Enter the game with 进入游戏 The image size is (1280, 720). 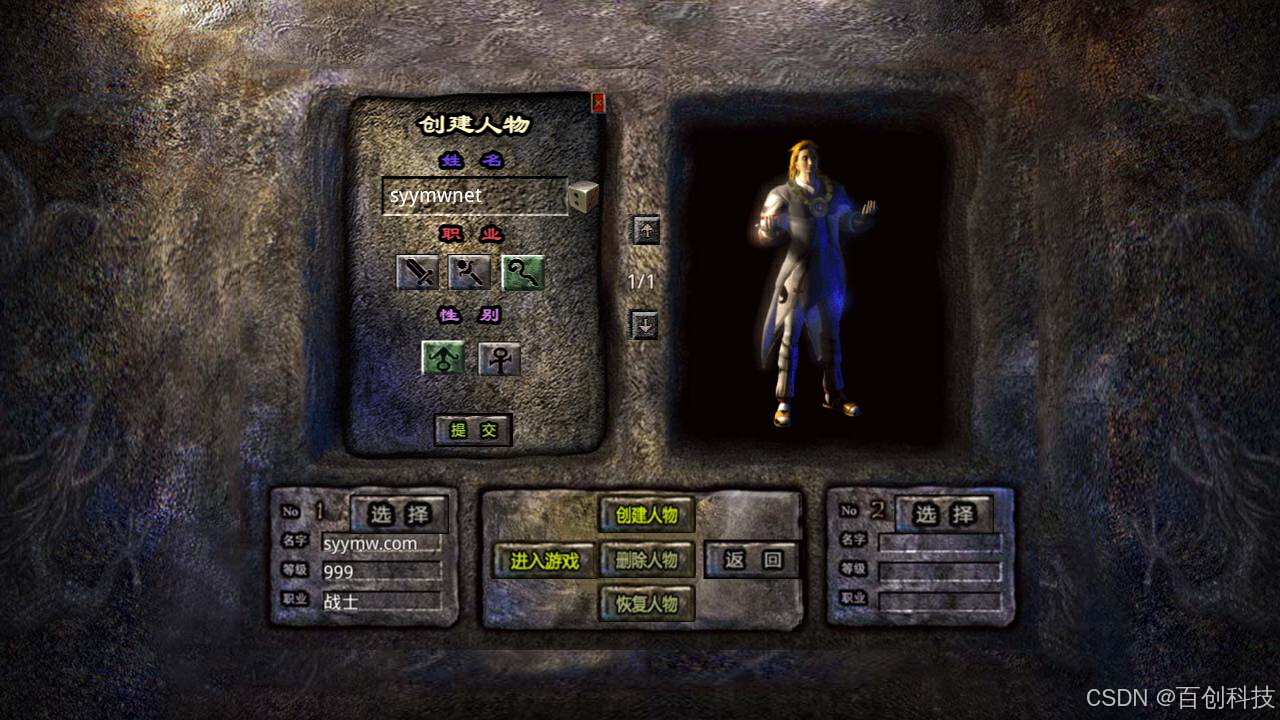point(544,561)
